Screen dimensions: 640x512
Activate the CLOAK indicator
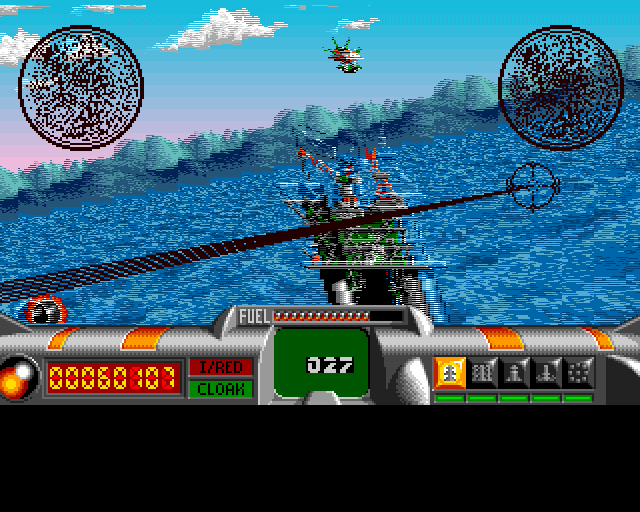(x=221, y=388)
